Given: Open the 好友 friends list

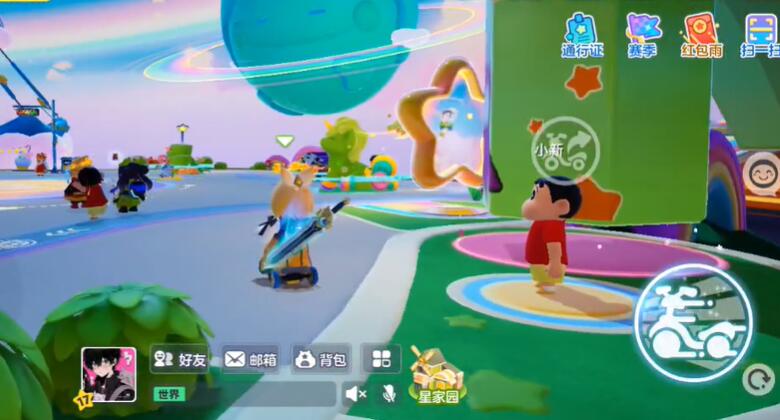Looking at the screenshot, I should 180,359.
